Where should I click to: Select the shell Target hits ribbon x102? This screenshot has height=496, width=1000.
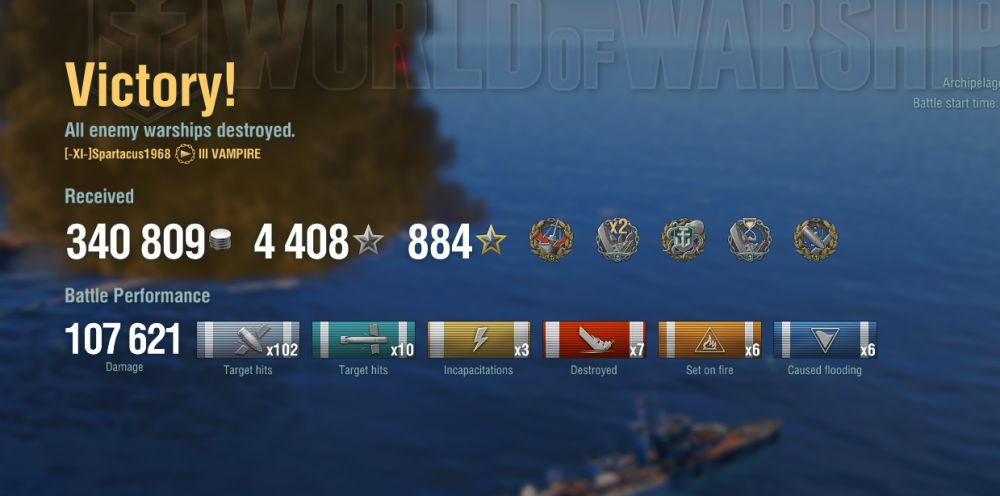coord(248,340)
